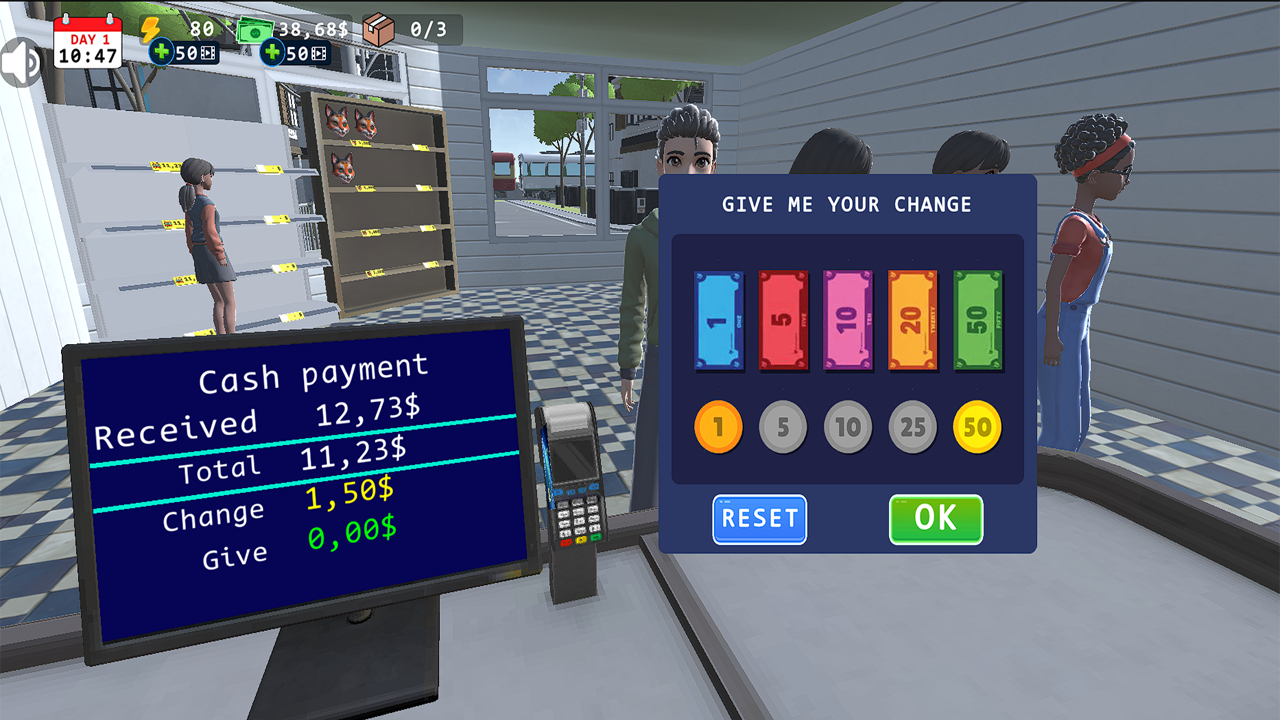Select the green 50 dollar bill

pos(977,318)
